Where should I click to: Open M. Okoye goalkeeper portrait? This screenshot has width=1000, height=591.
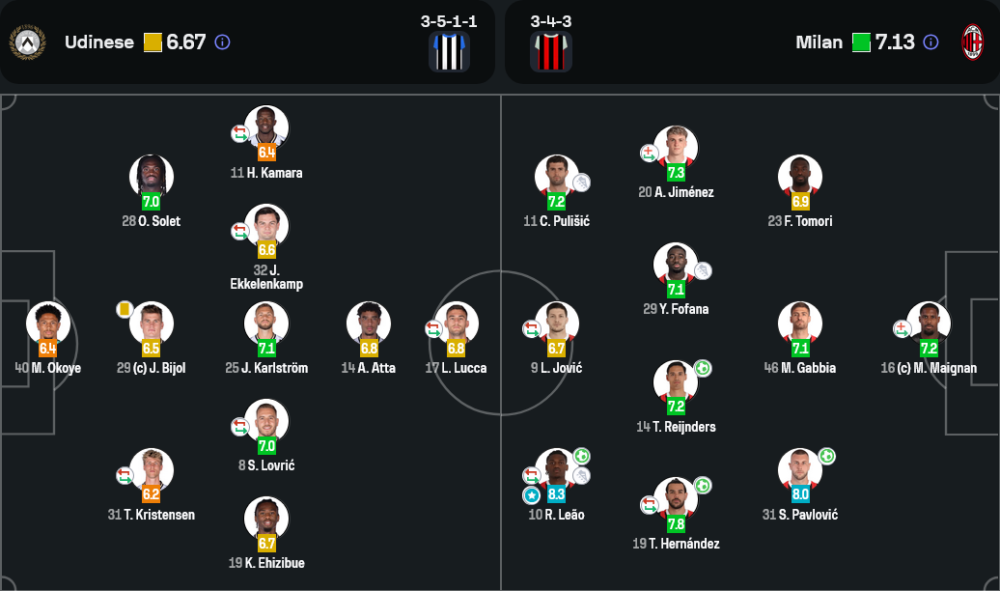(48, 322)
